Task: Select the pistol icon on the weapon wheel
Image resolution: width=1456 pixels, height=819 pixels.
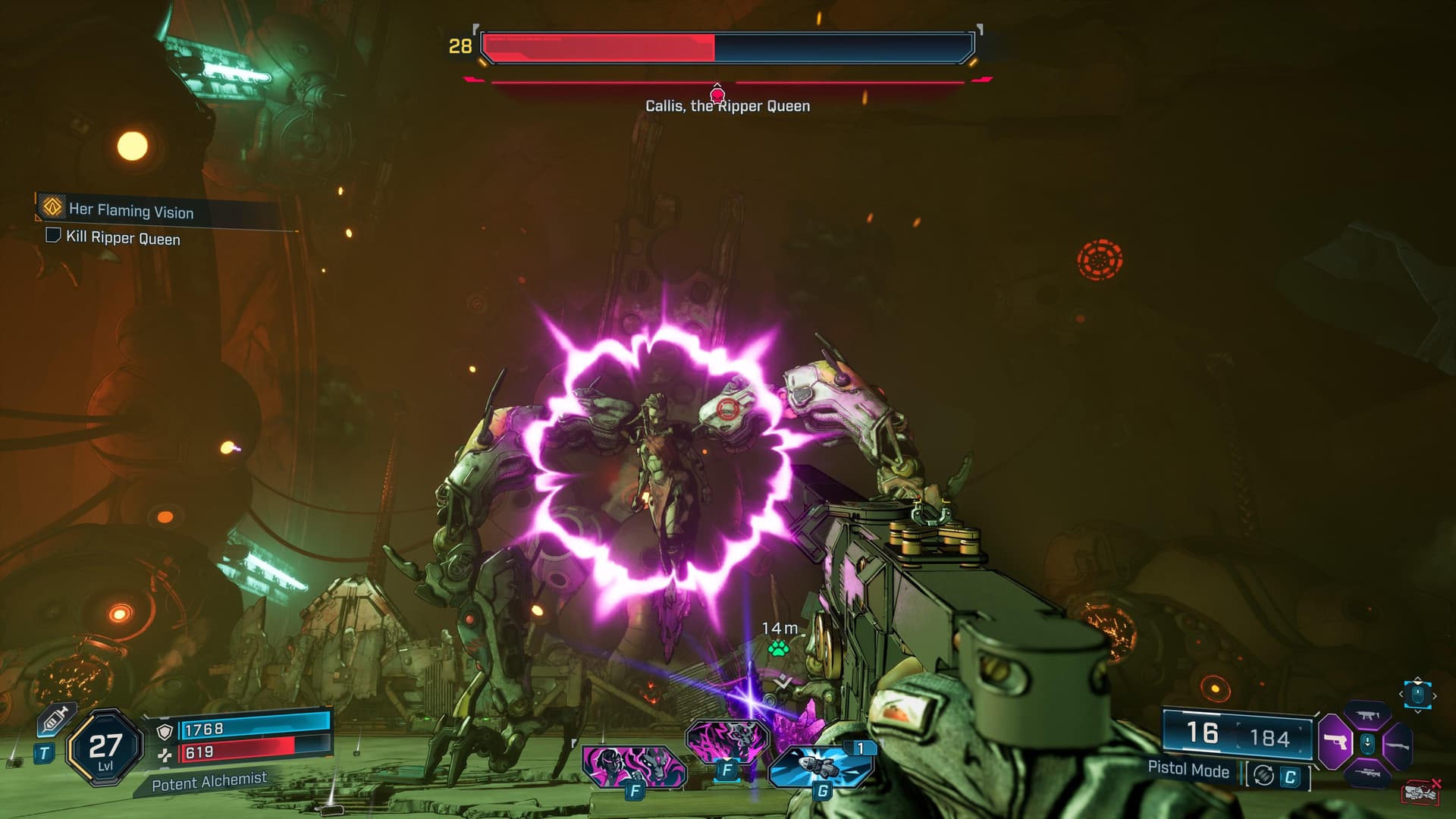Action: click(1335, 742)
